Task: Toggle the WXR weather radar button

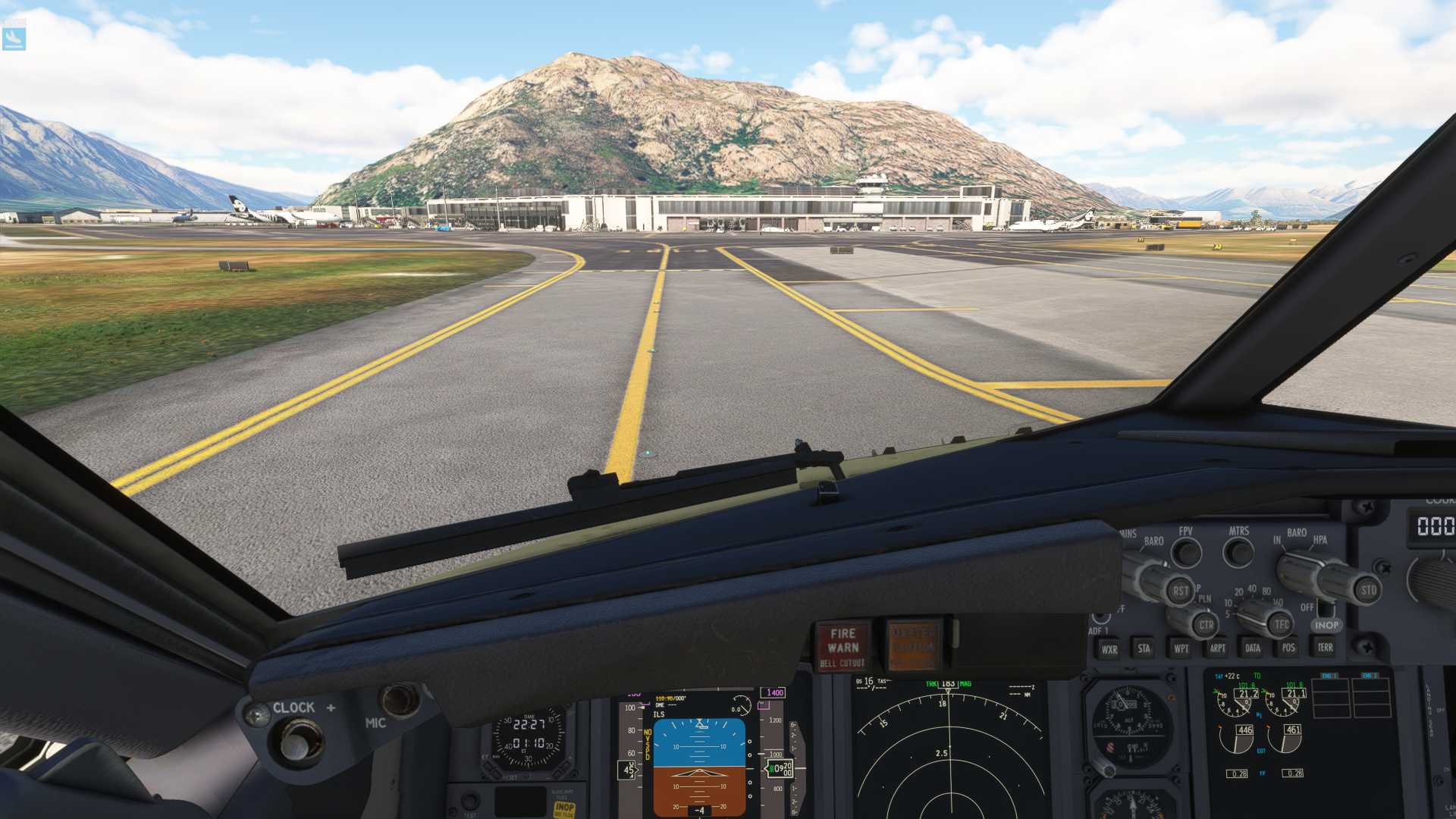Action: pyautogui.click(x=1109, y=649)
